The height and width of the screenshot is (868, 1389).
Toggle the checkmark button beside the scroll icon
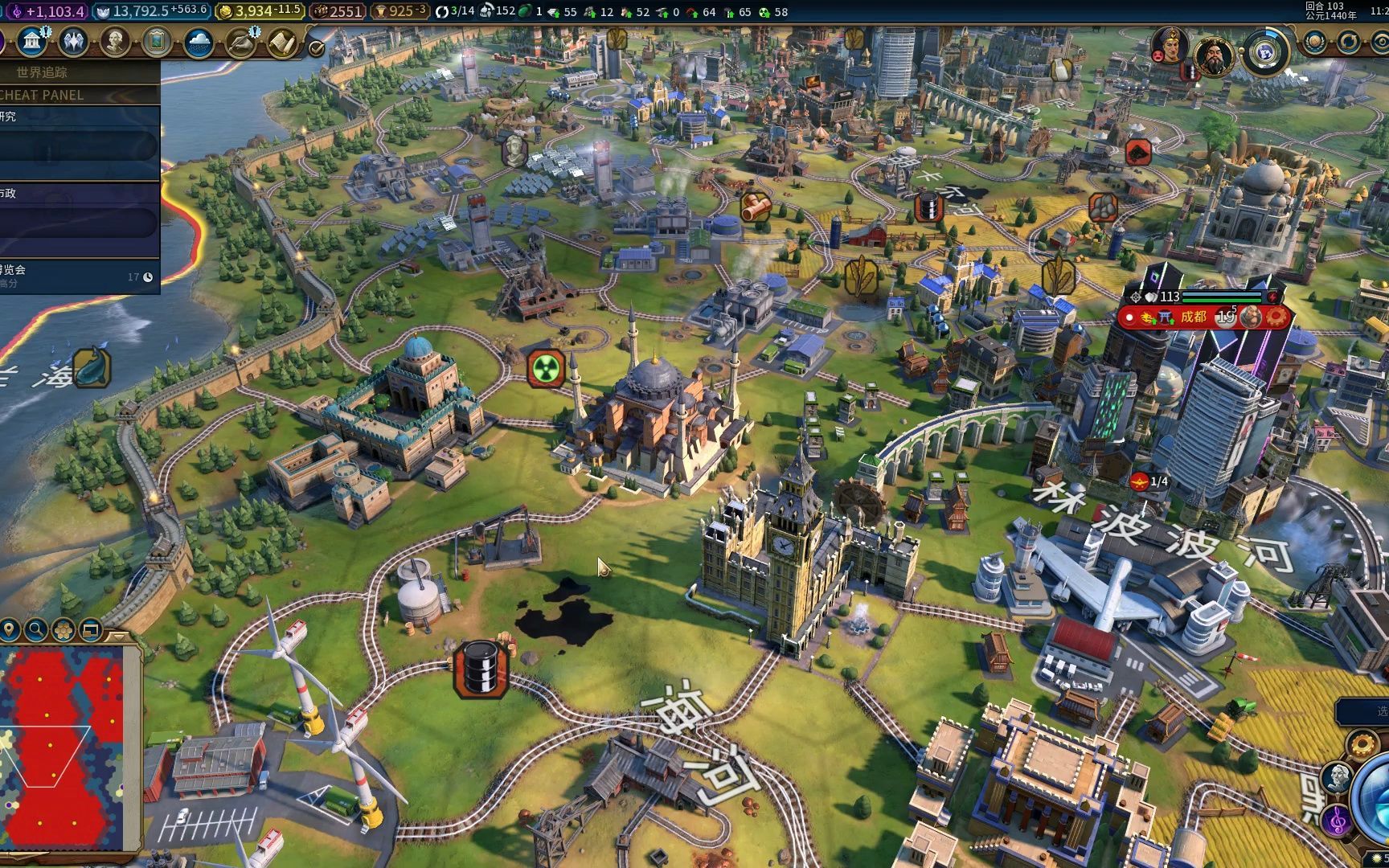point(317,49)
